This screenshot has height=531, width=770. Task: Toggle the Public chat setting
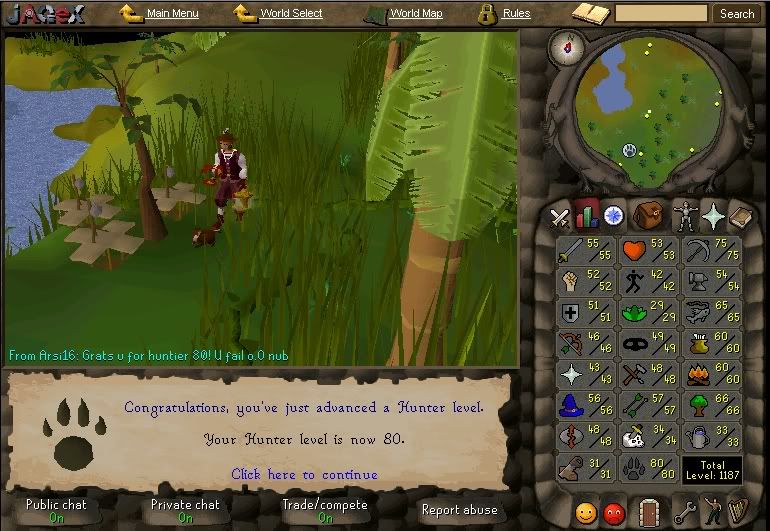coord(56,510)
